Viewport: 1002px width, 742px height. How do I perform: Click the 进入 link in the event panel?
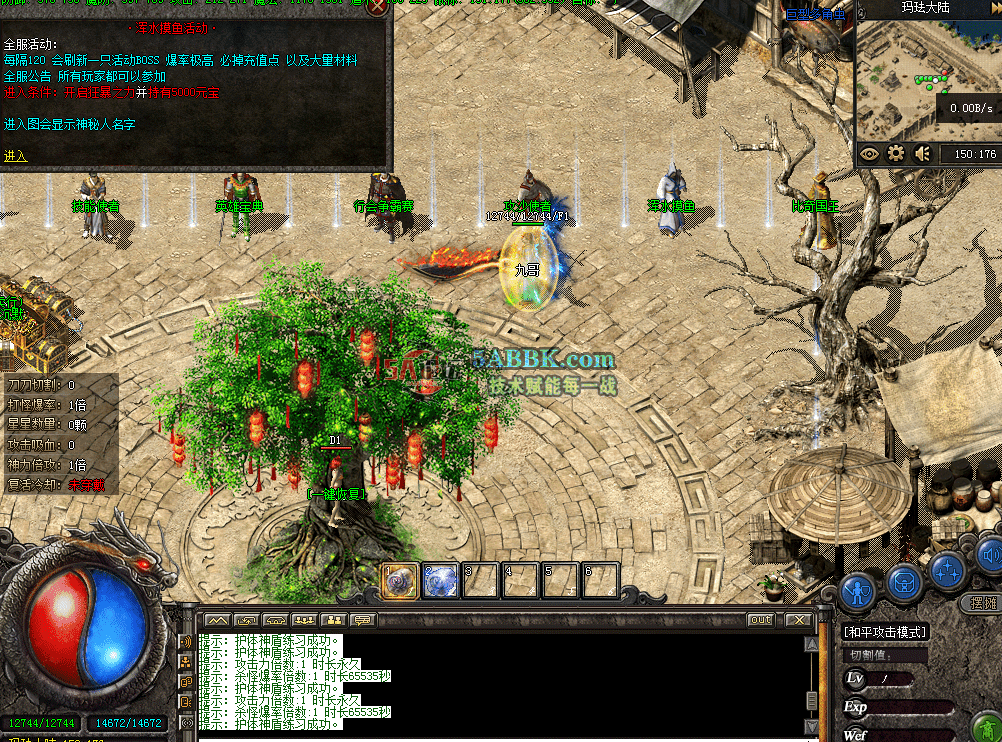(16, 156)
